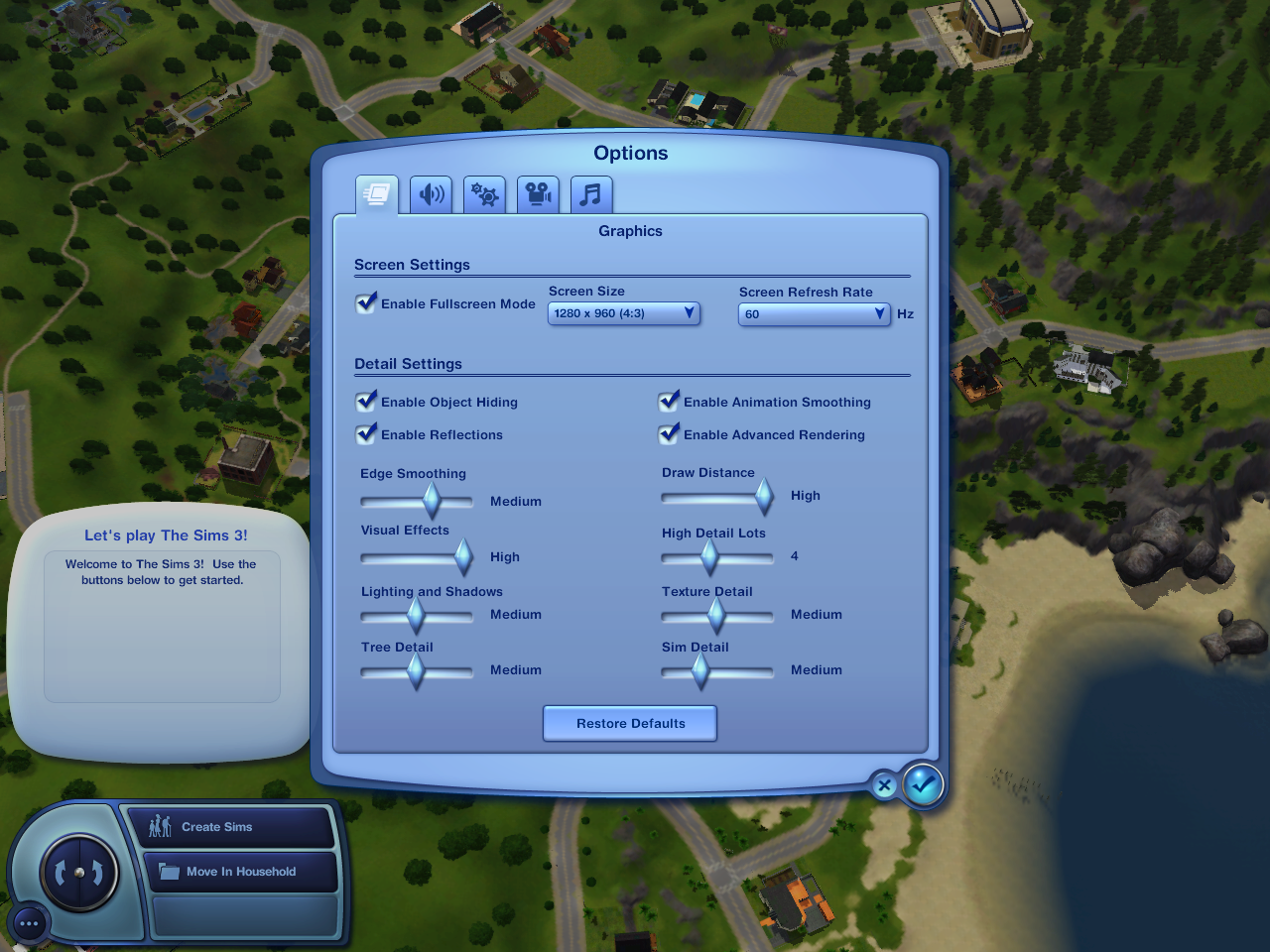Screen dimensions: 1270x952
Task: Click the Edge Smoothing slider handle
Action: [x=432, y=501]
